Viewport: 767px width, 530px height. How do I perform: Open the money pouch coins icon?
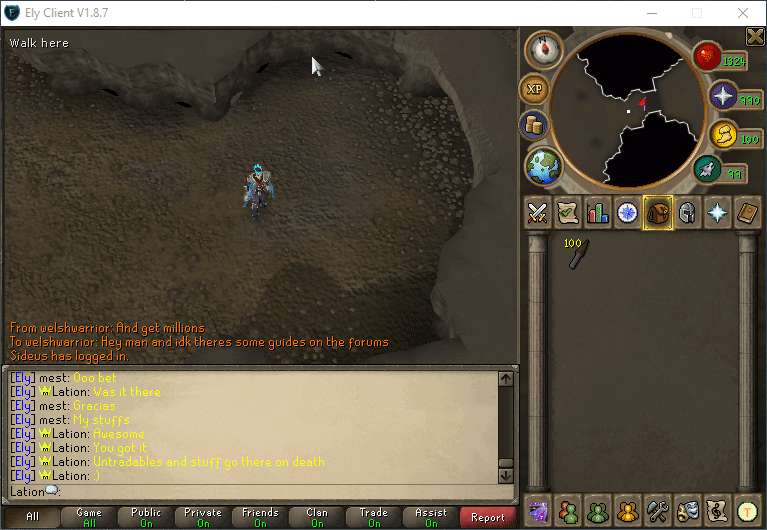534,125
